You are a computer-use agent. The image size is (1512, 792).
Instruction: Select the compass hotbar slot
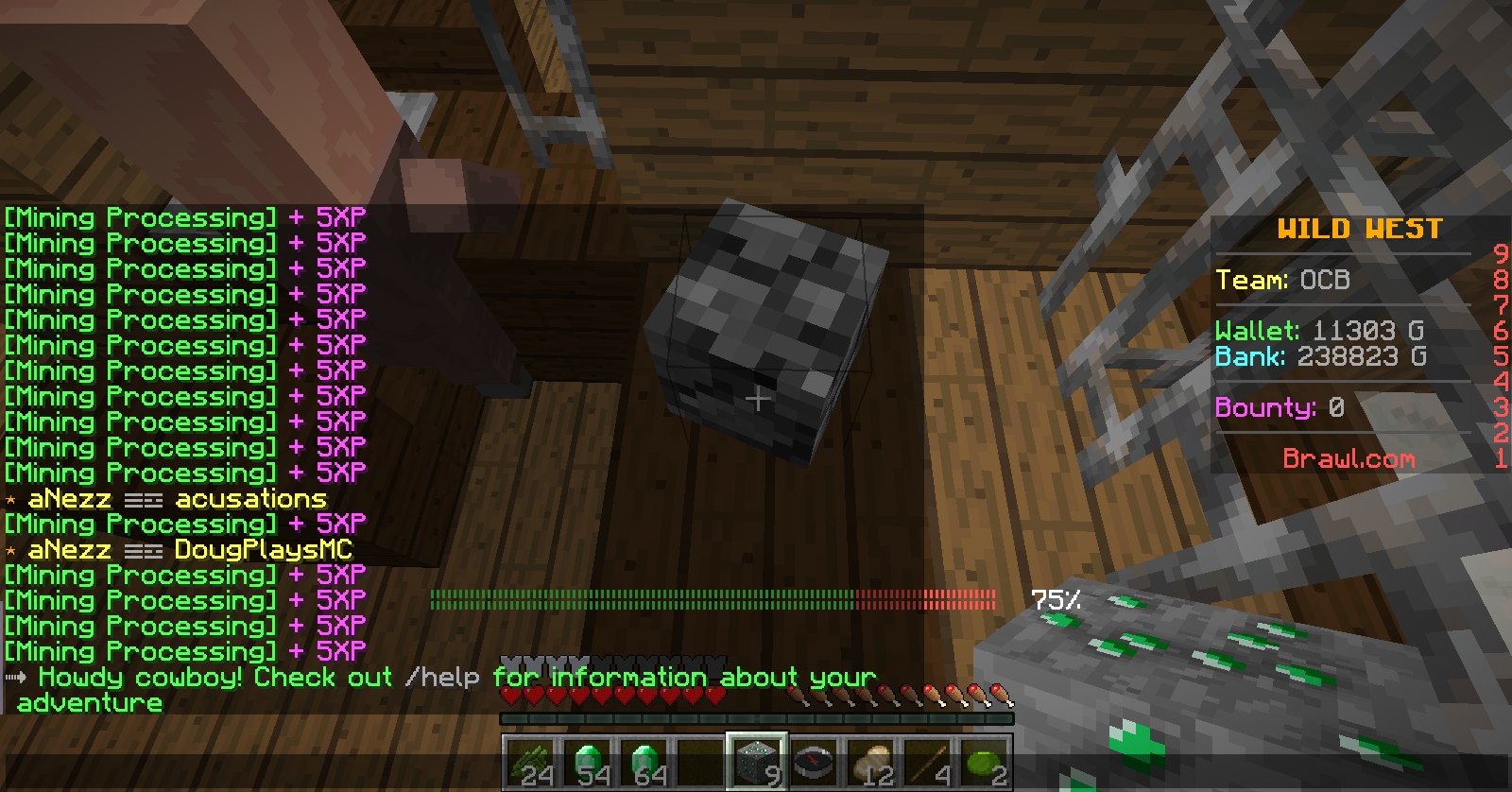tap(813, 762)
